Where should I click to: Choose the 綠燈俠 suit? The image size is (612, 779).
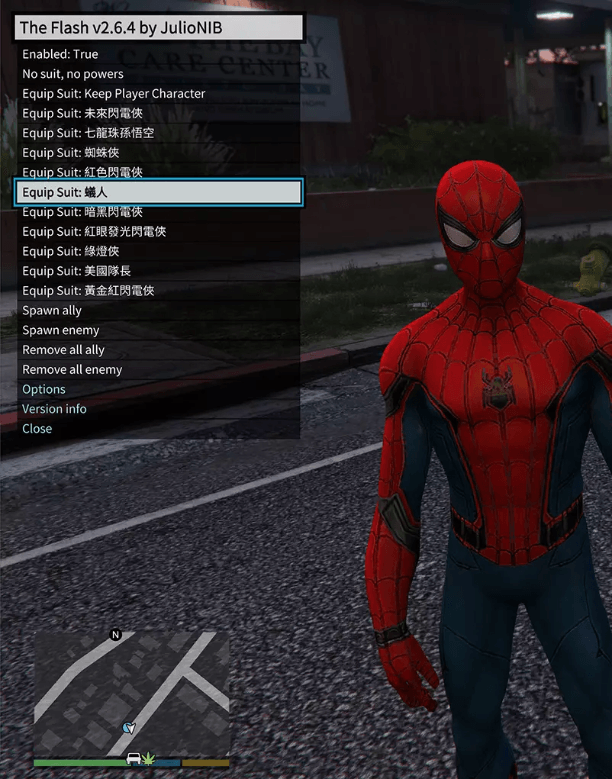(x=71, y=251)
